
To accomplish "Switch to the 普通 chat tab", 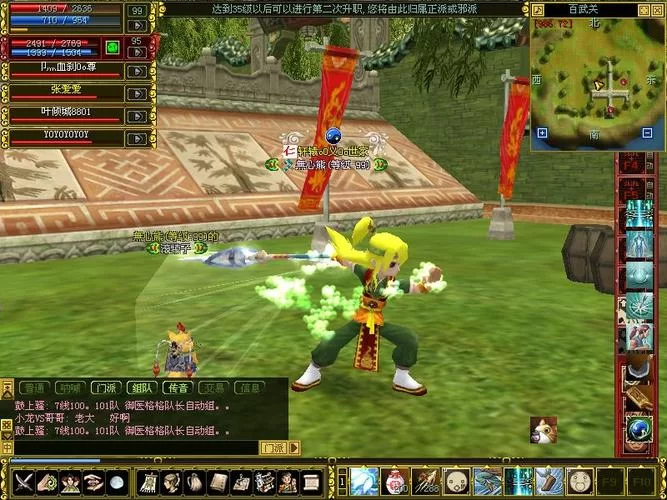I will coord(33,387).
